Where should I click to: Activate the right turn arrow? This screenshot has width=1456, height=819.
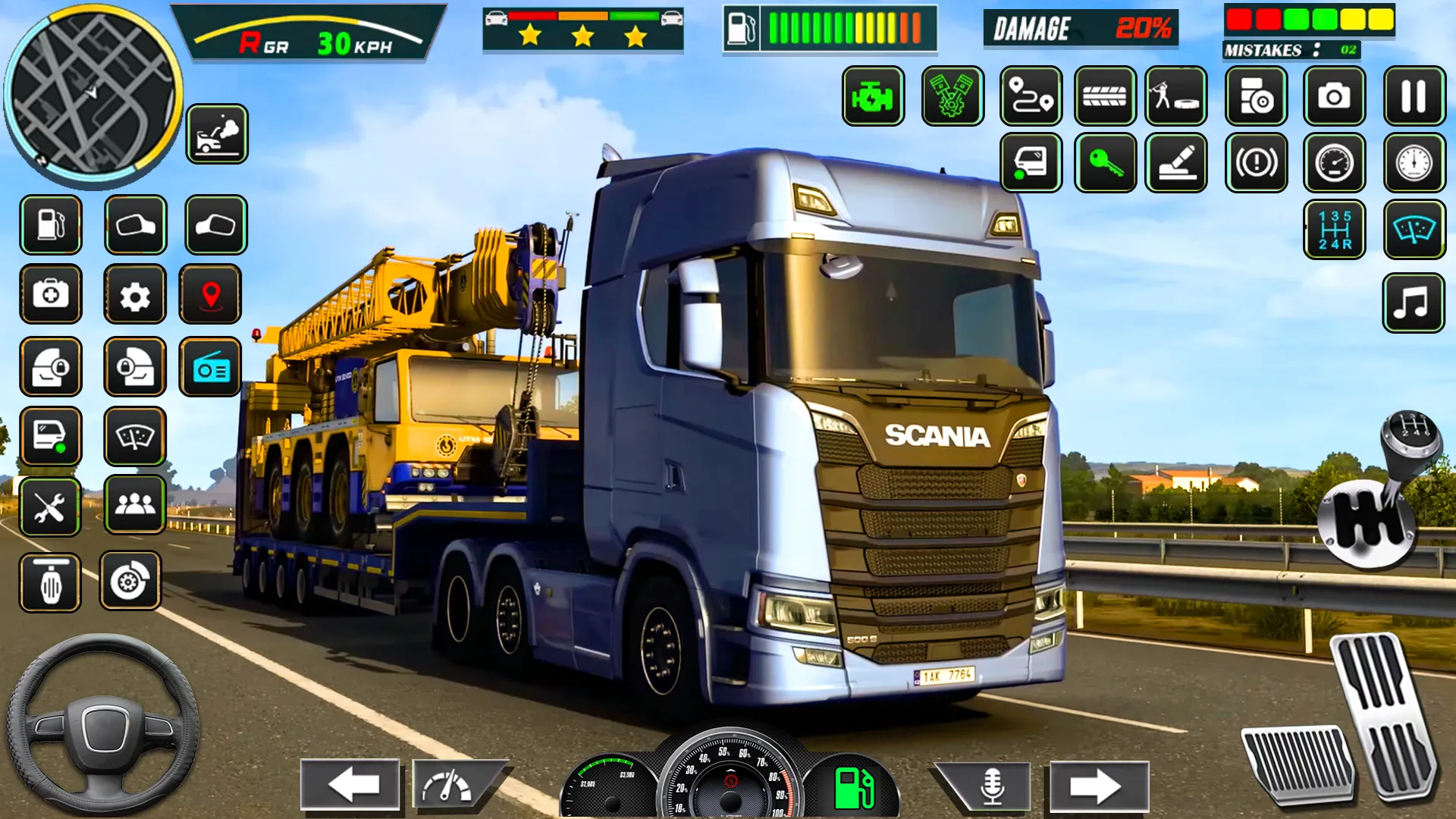(1097, 786)
